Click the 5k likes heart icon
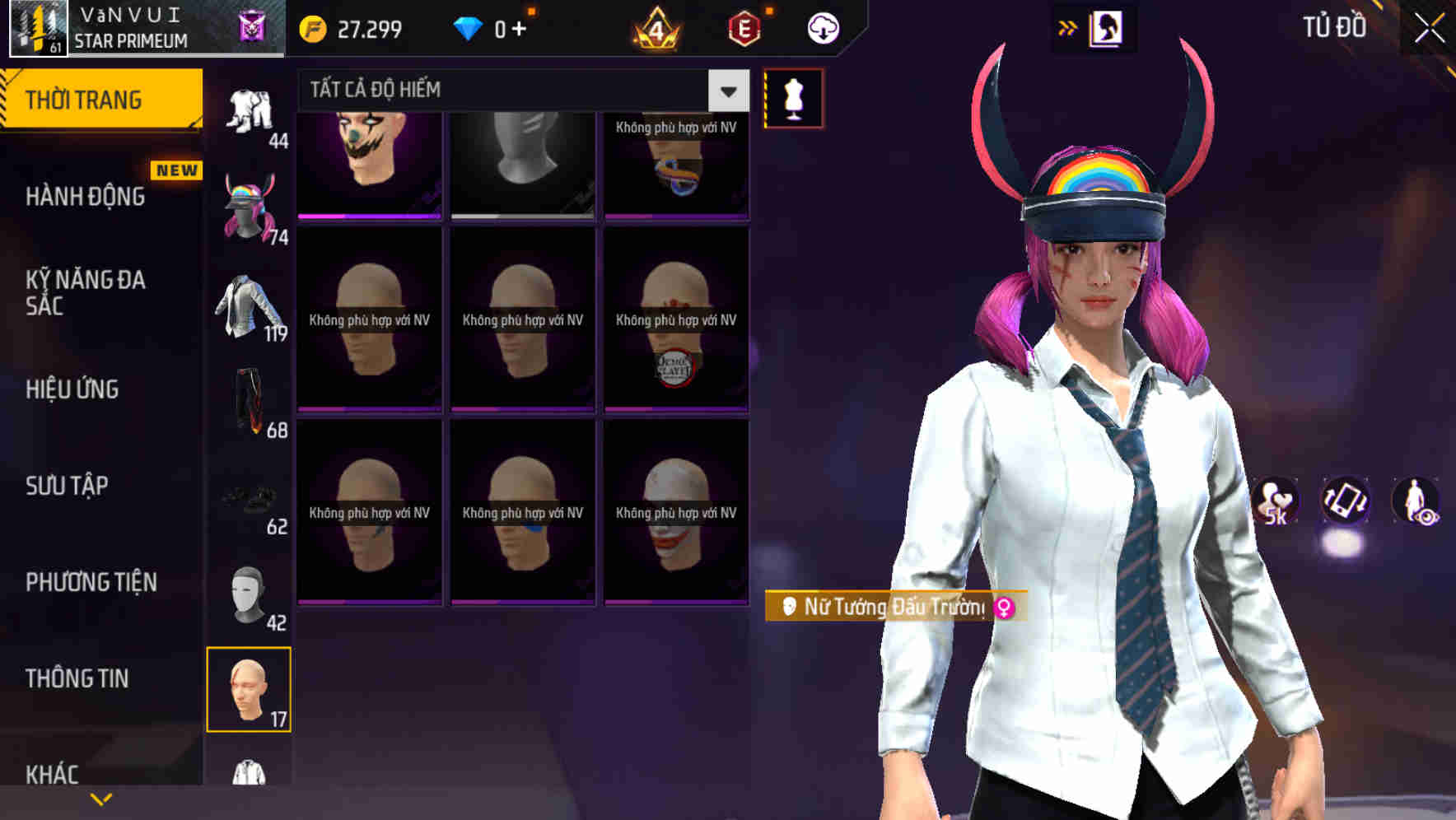Viewport: 1456px width, 820px height. coord(1273,502)
